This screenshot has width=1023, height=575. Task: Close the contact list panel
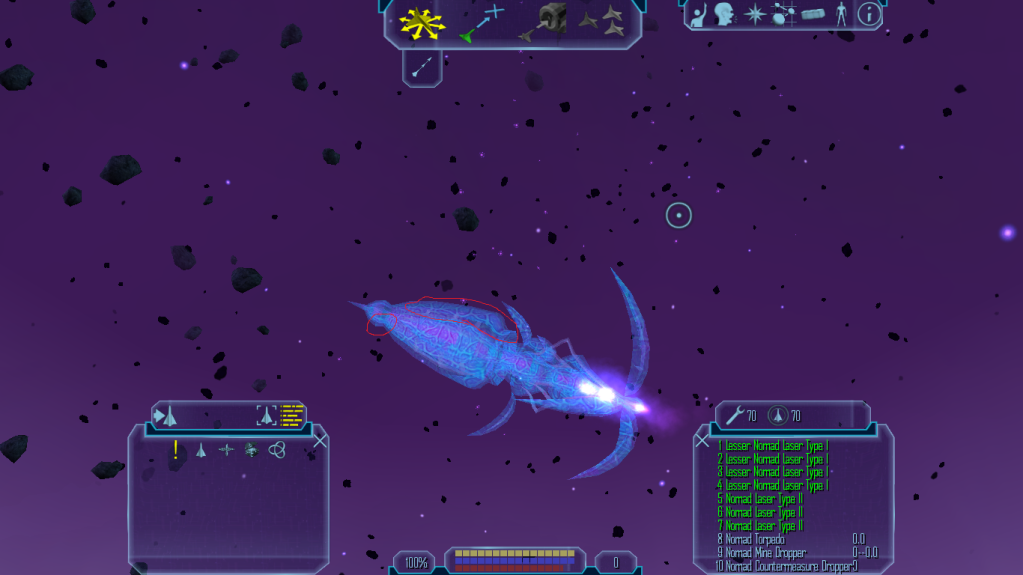coord(320,441)
